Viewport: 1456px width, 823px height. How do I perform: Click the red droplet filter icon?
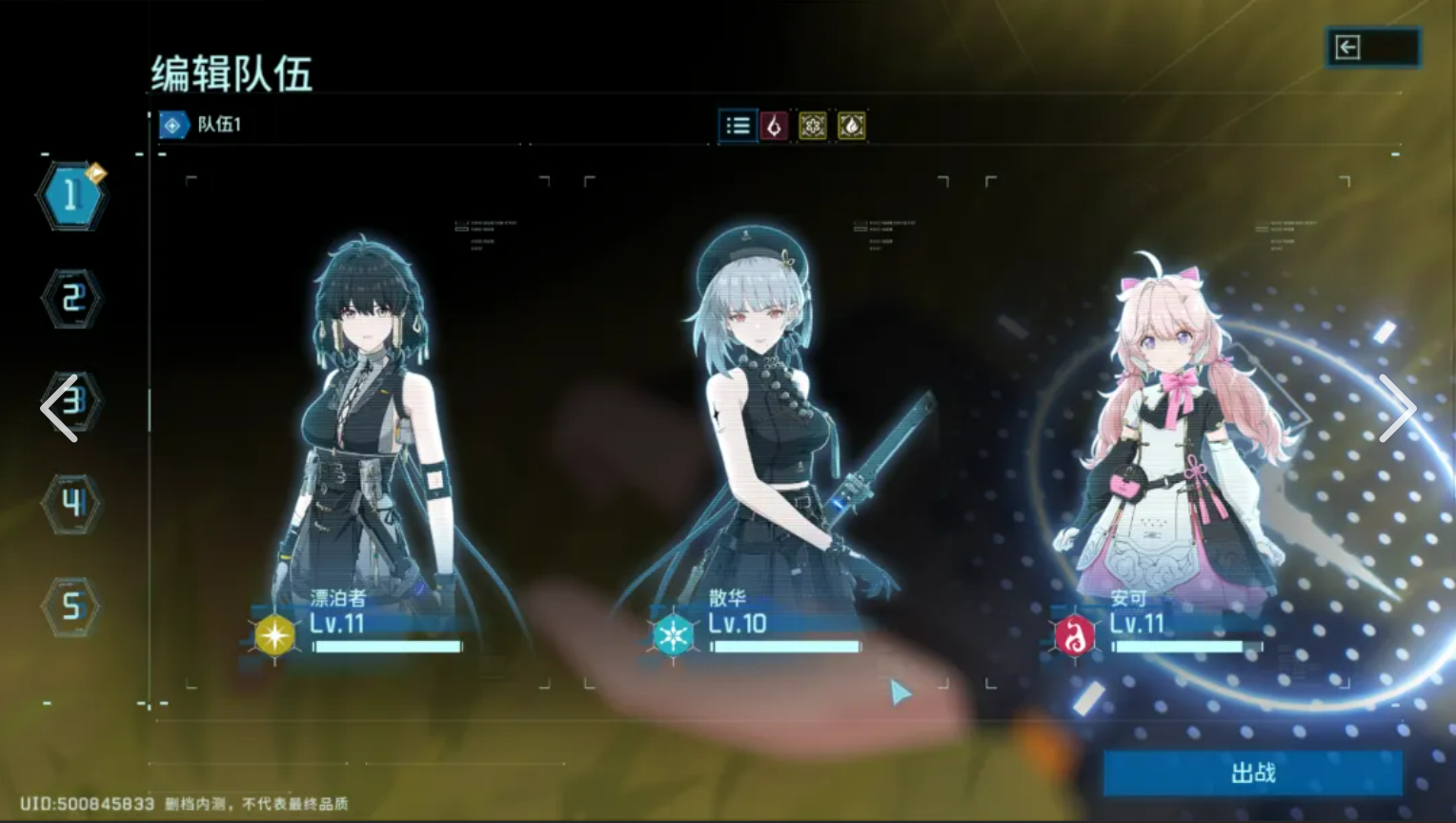pos(775,126)
